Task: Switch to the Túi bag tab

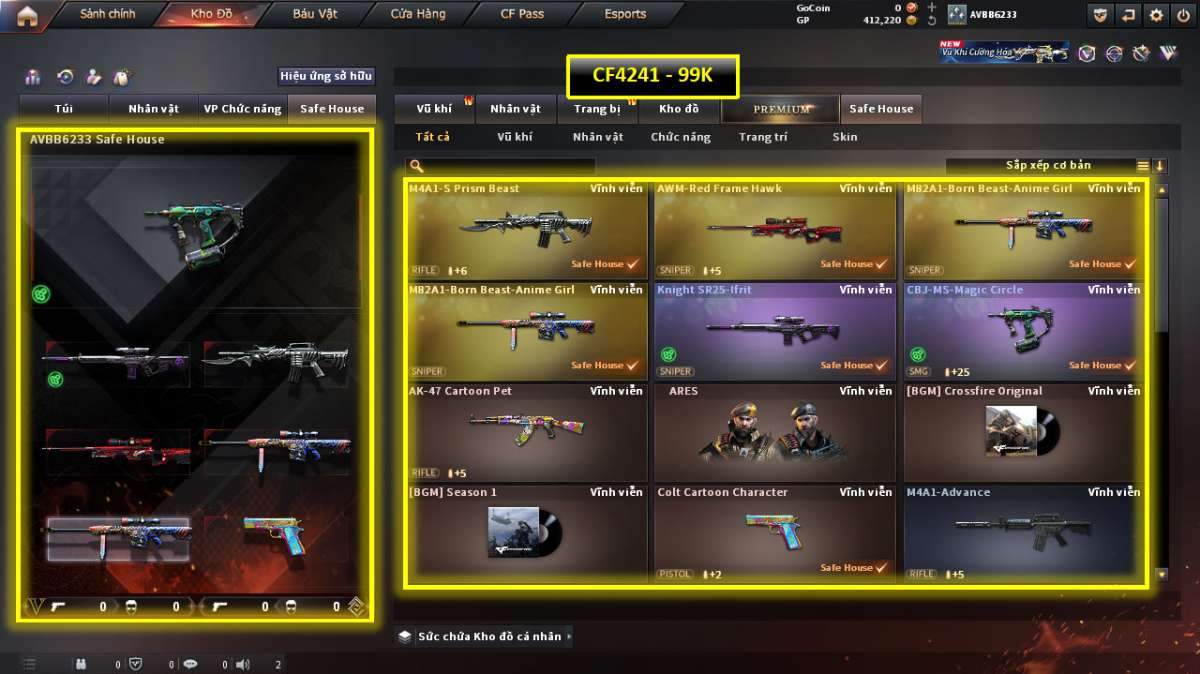Action: tap(65, 109)
